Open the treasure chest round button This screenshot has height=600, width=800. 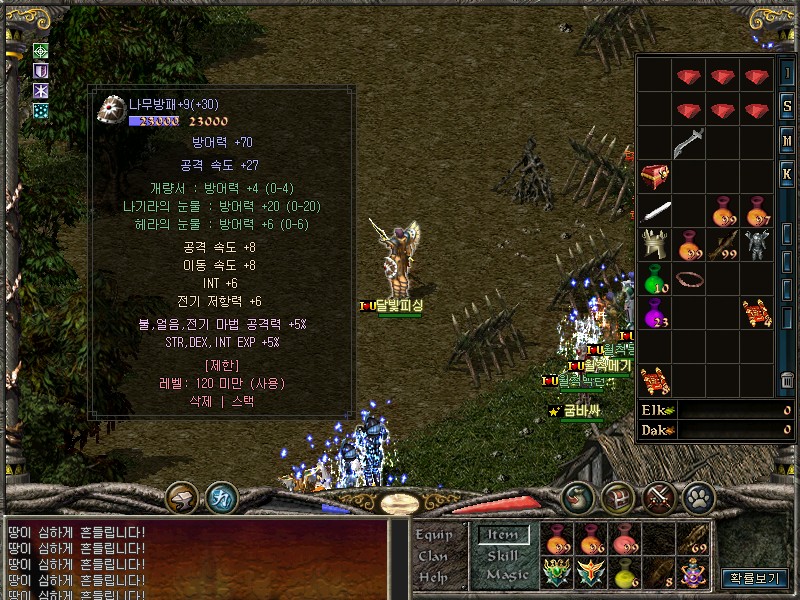coord(617,496)
